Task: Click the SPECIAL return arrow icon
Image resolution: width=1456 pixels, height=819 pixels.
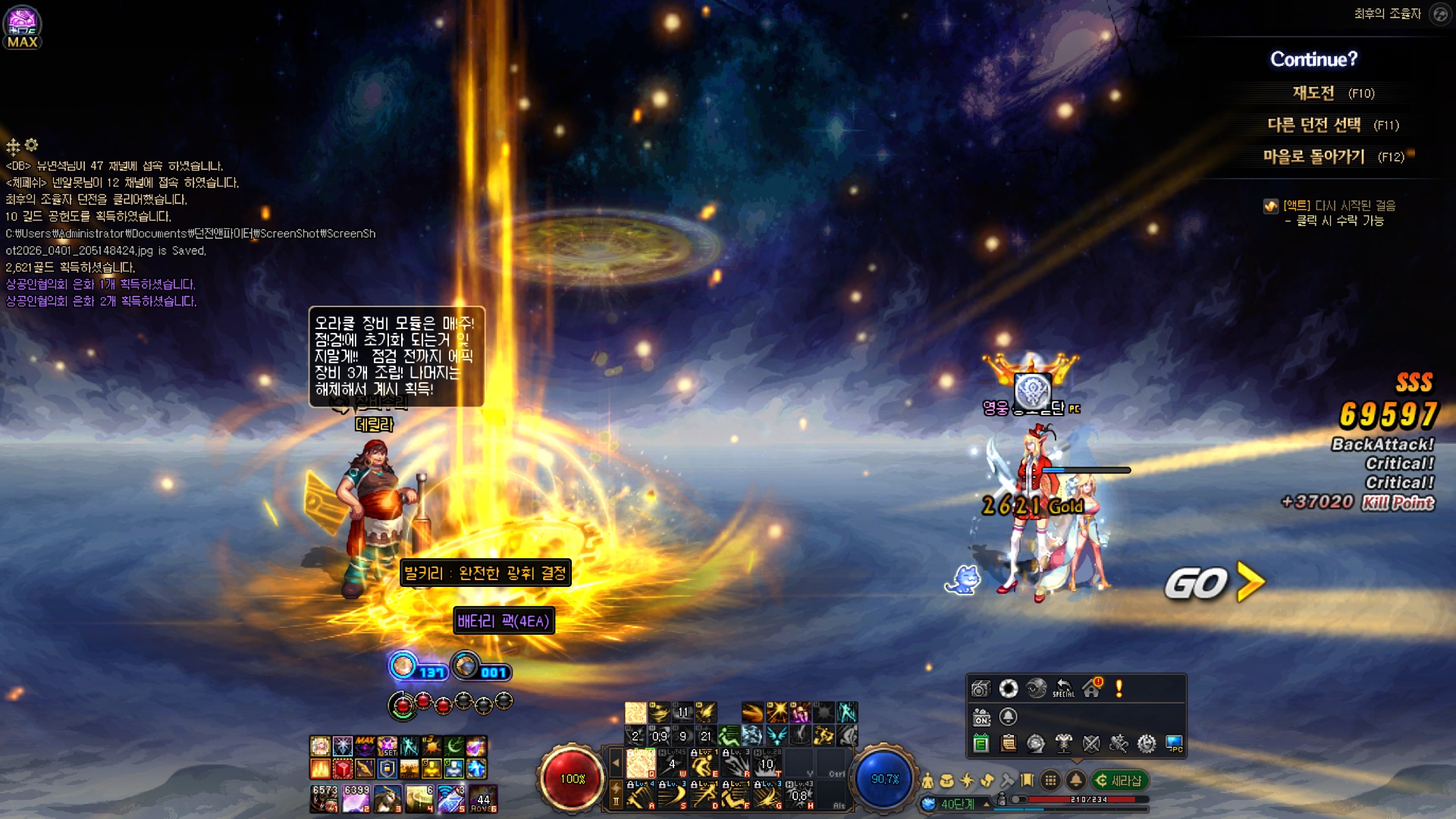Action: coord(1064,688)
